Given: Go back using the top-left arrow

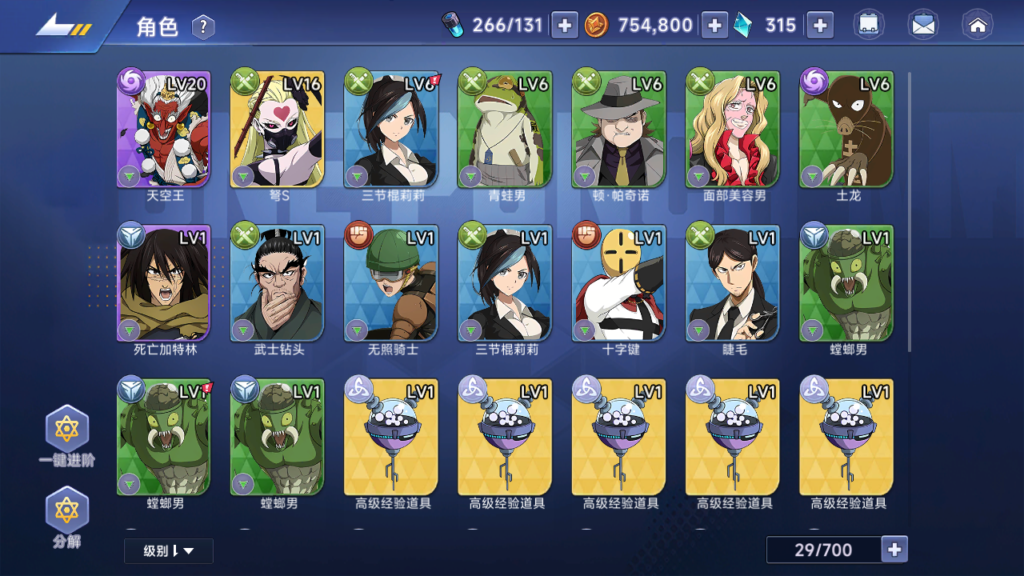Looking at the screenshot, I should [x=62, y=26].
